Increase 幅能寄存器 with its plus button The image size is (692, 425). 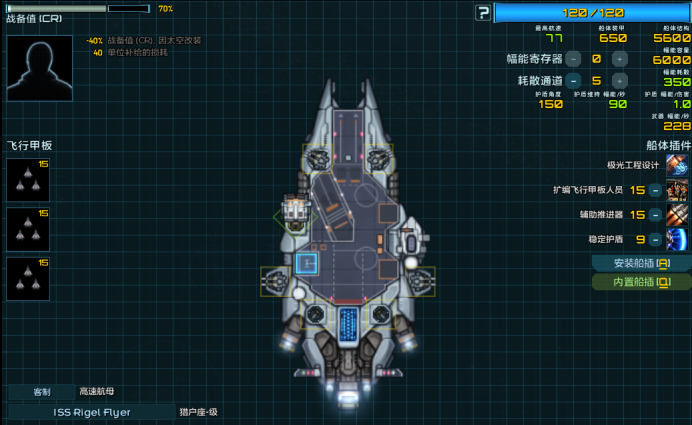pyautogui.click(x=619, y=59)
